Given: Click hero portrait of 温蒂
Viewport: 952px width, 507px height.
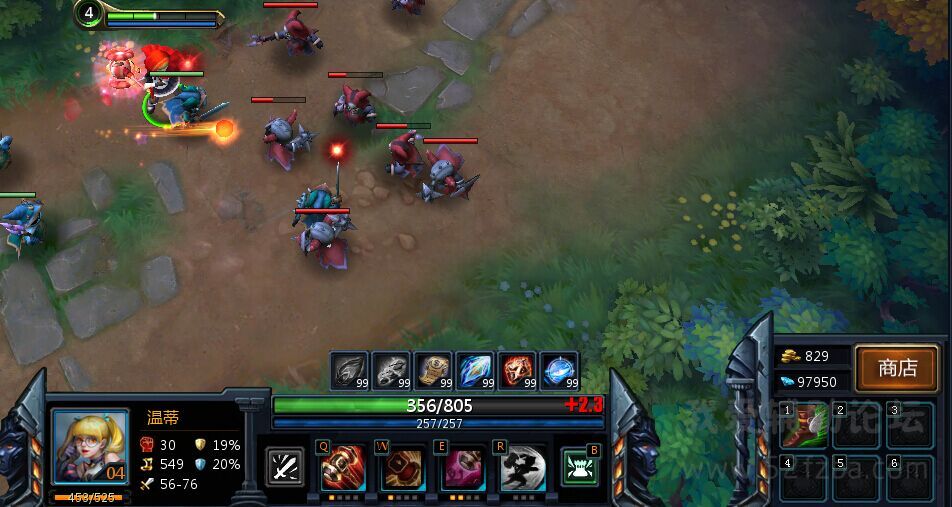Looking at the screenshot, I should tap(90, 447).
